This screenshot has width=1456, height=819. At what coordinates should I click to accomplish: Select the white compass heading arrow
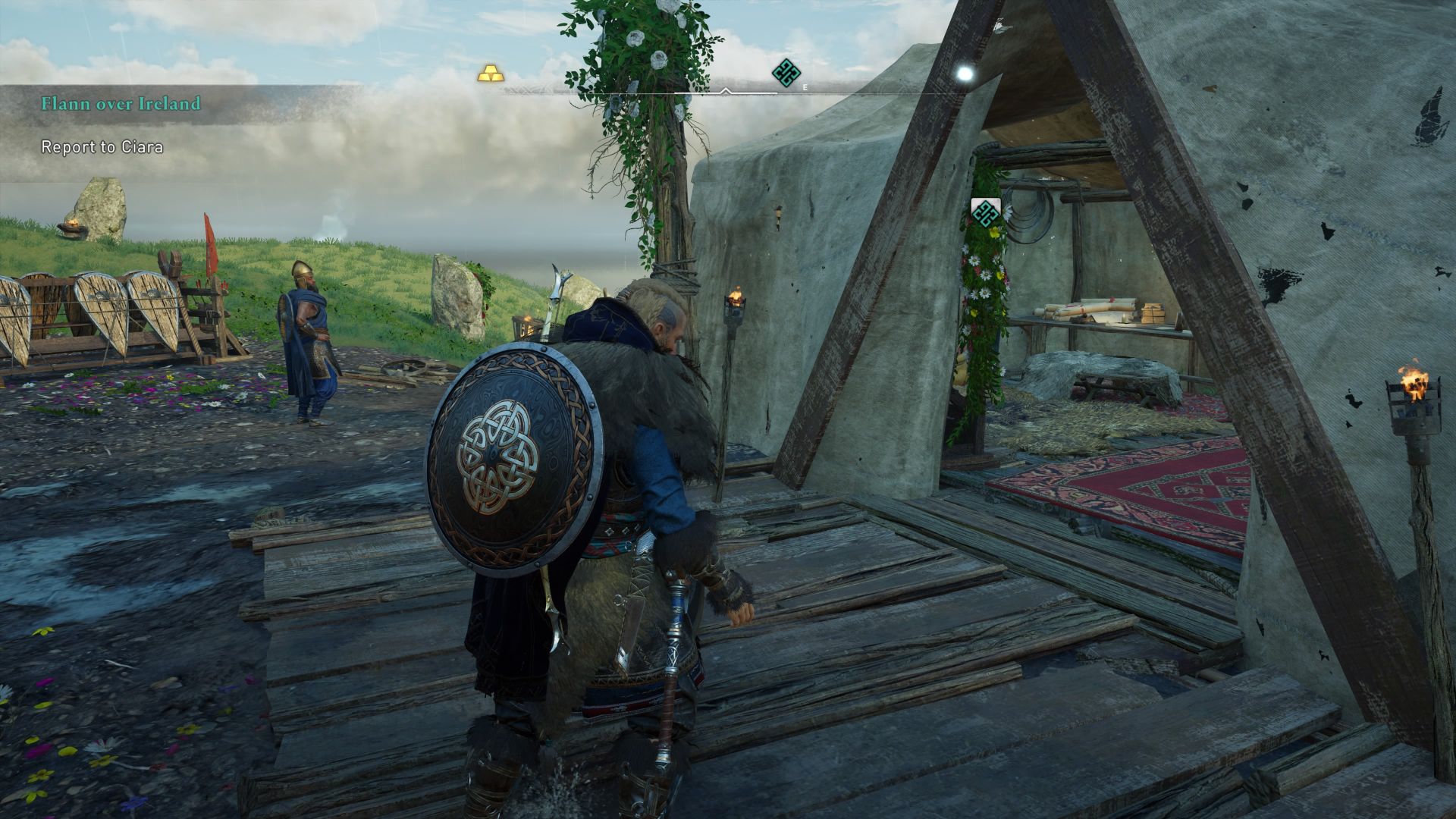(726, 89)
